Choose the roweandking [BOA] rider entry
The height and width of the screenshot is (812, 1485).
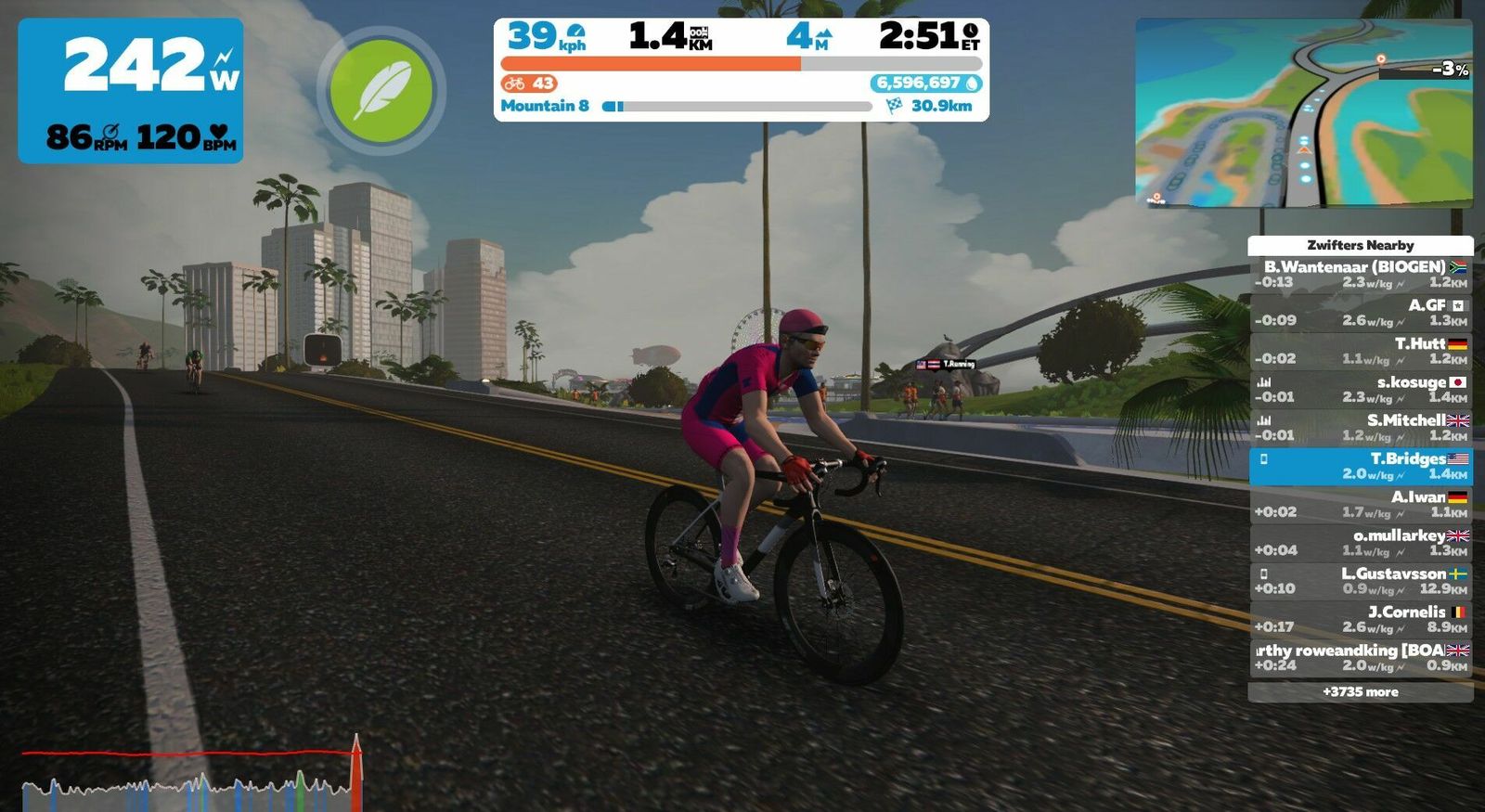point(1360,657)
